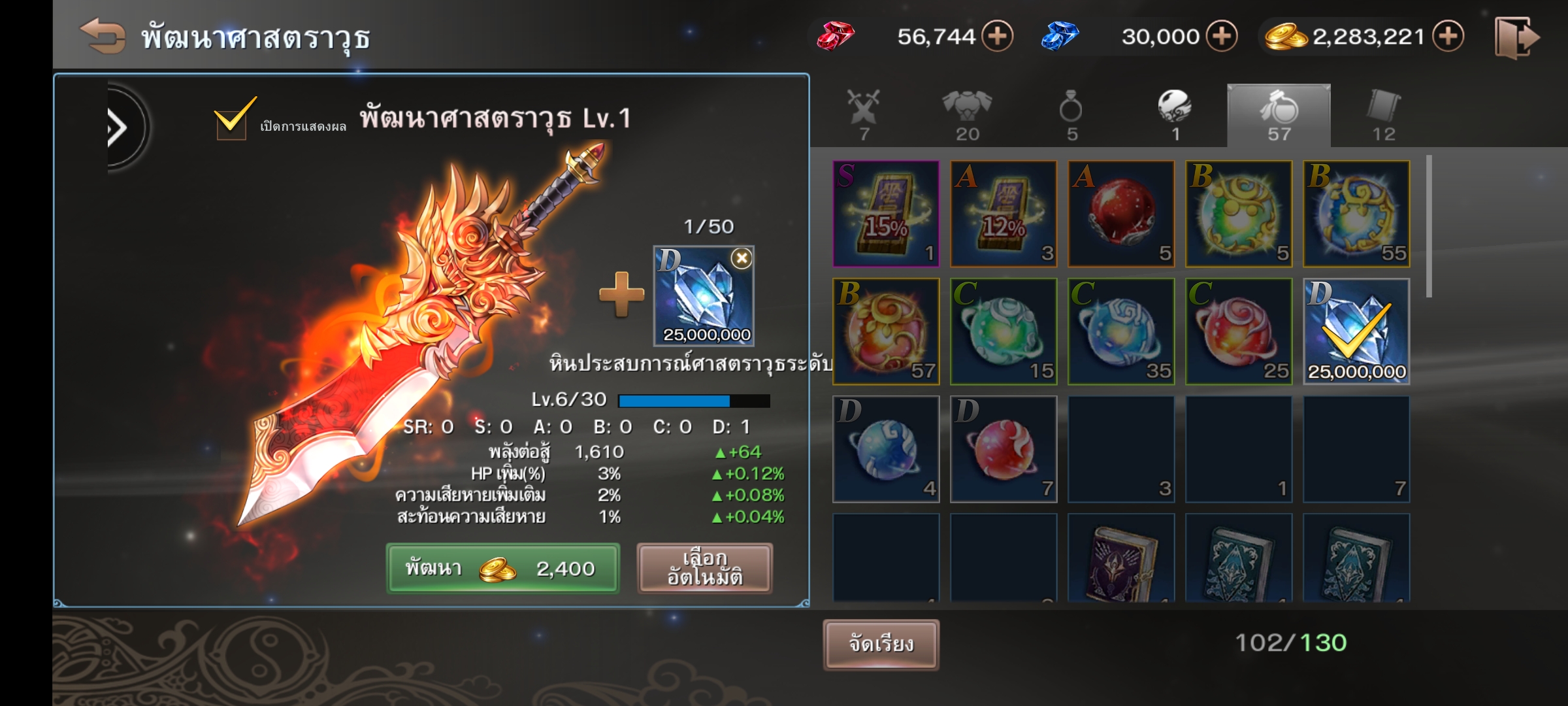1568x706 pixels.
Task: Tap the green upgrade button costing 2,400
Action: 502,568
